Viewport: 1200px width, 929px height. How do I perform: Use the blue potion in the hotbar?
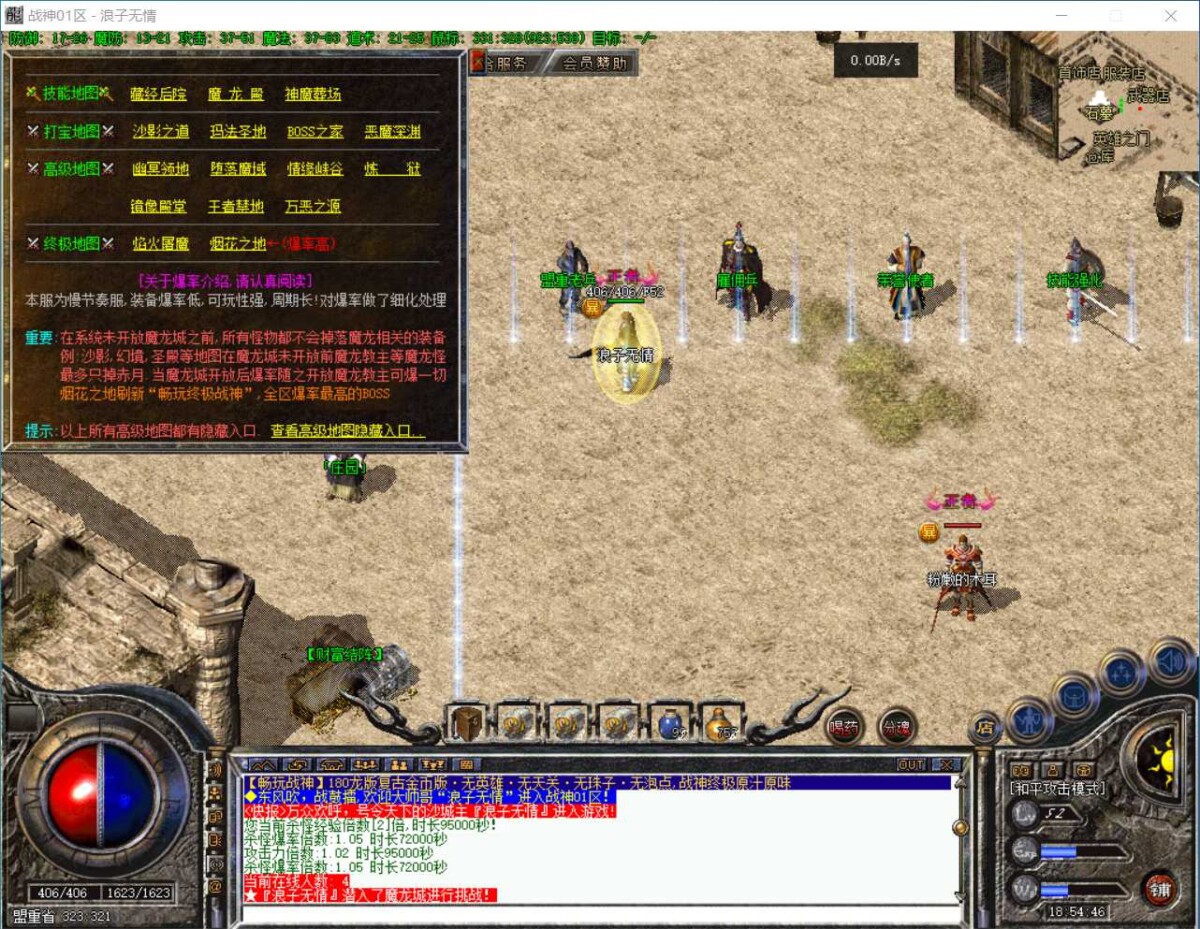click(669, 722)
